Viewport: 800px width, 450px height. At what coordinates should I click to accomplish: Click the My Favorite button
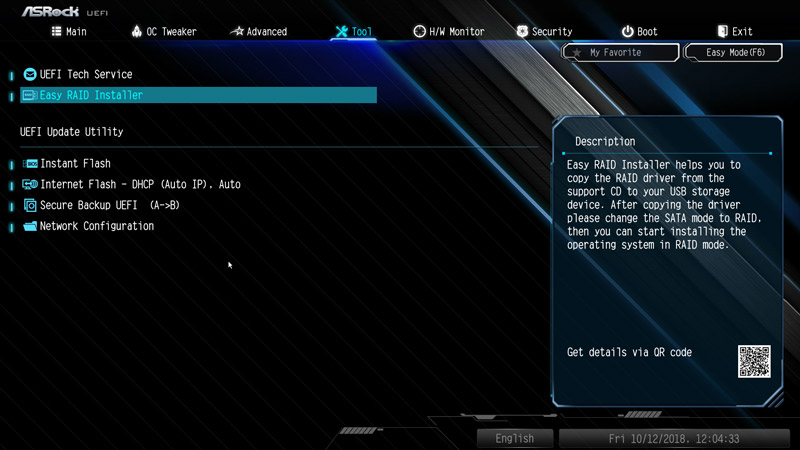click(x=621, y=52)
